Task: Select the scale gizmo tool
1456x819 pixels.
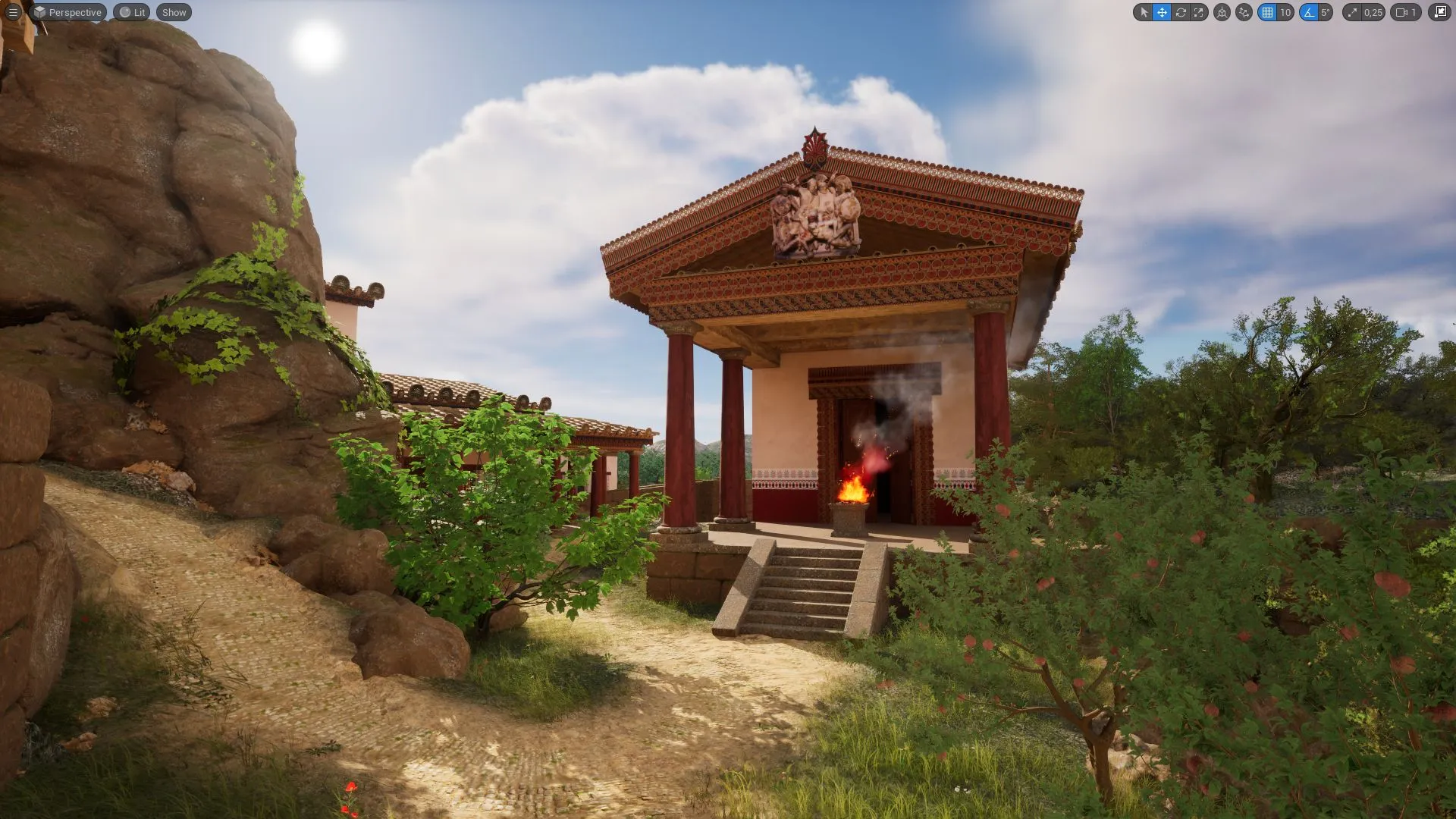Action: pos(1199,12)
